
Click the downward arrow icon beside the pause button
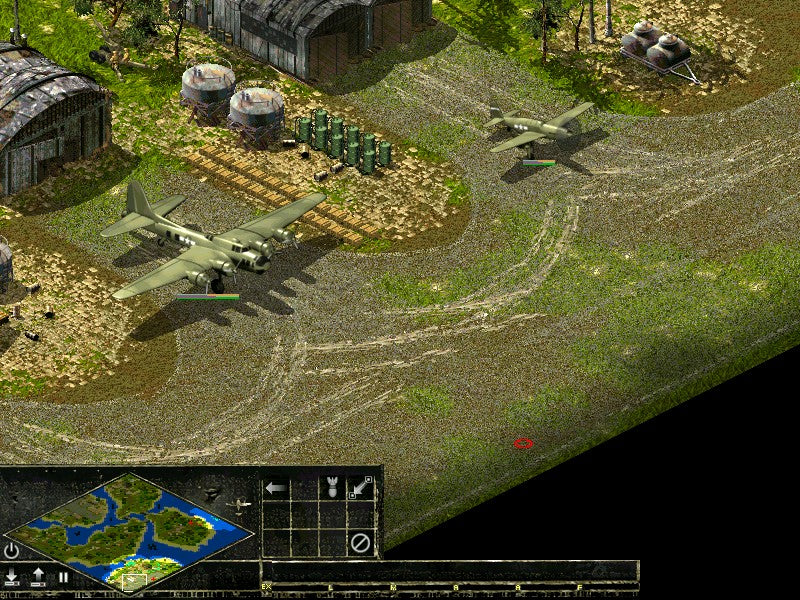click(x=12, y=577)
